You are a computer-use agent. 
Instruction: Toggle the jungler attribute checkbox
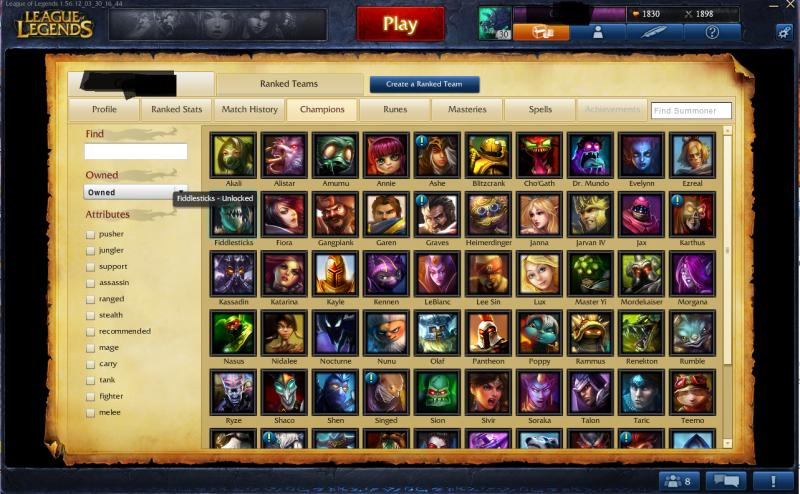91,251
